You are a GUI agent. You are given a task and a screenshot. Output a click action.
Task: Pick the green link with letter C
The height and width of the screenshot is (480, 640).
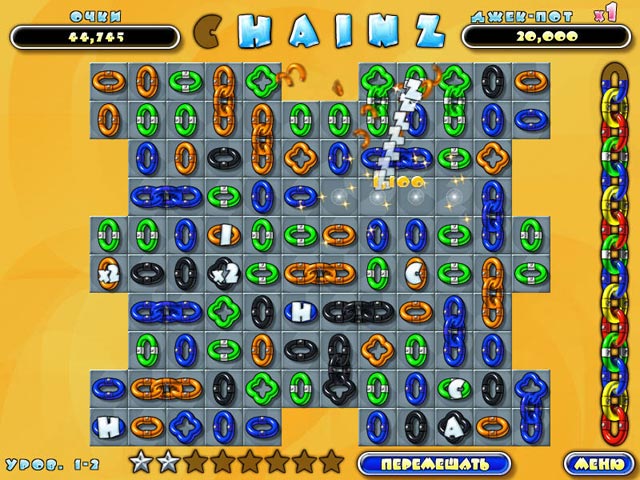(x=453, y=387)
